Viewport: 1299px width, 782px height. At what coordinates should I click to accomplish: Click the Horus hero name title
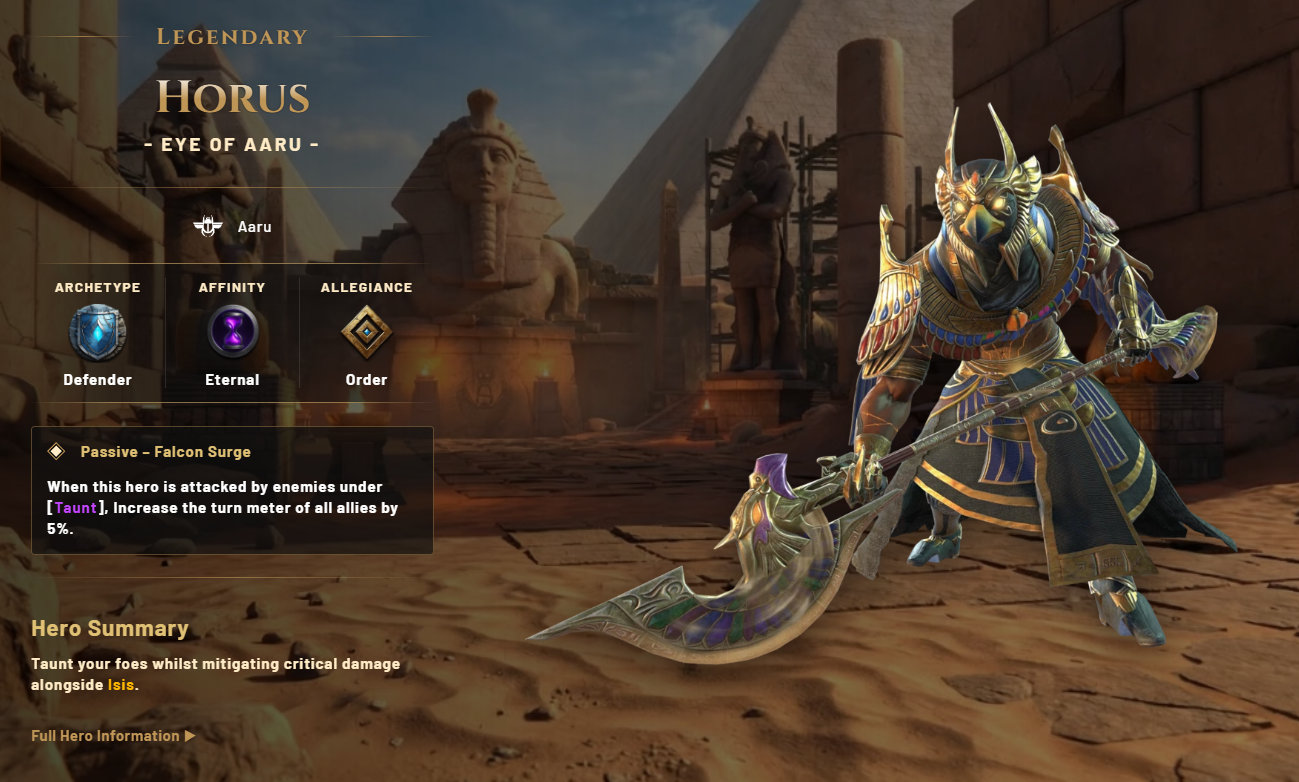click(233, 96)
